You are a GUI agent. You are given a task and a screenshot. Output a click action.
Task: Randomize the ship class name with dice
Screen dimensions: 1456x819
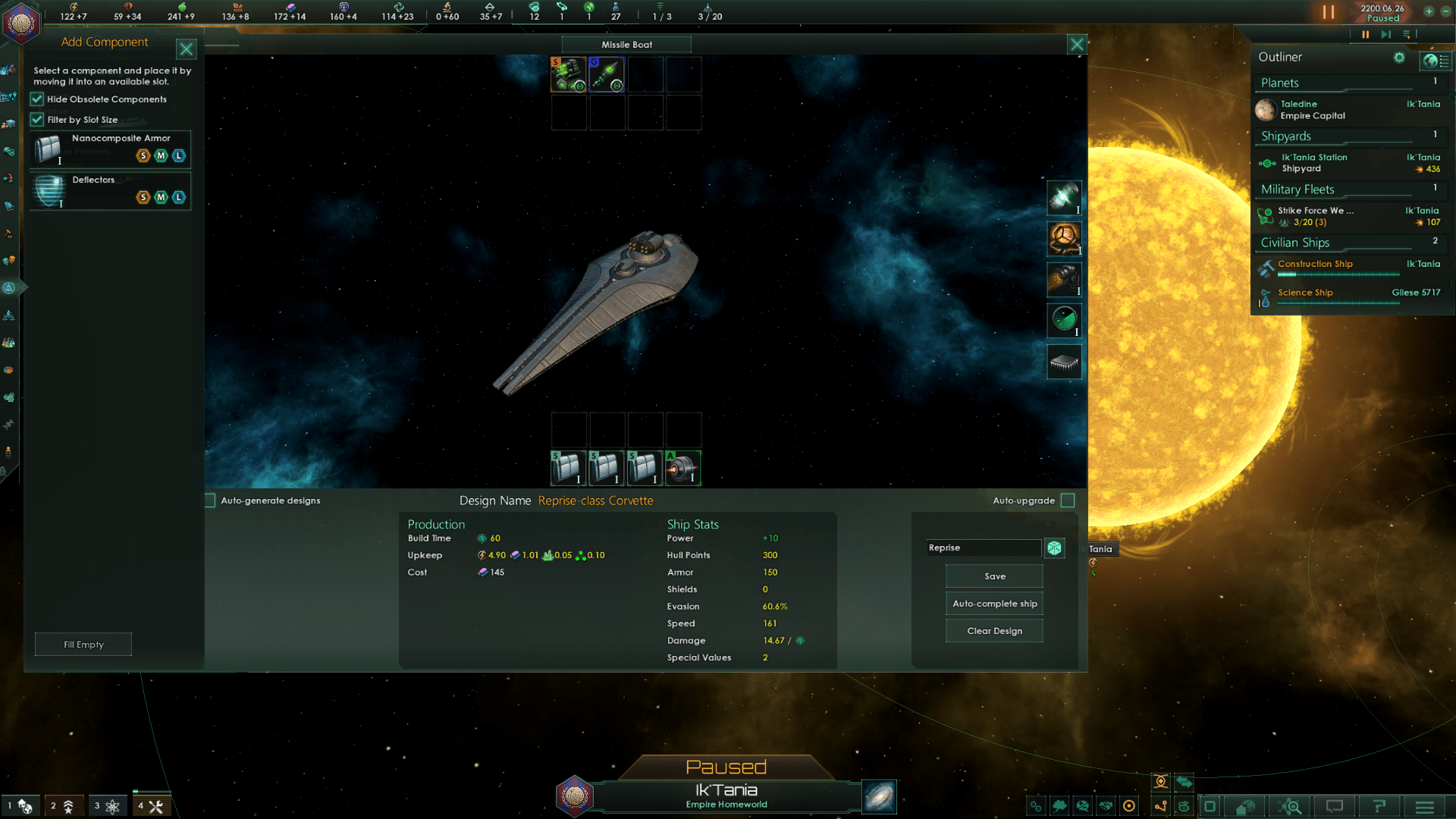click(x=1054, y=548)
